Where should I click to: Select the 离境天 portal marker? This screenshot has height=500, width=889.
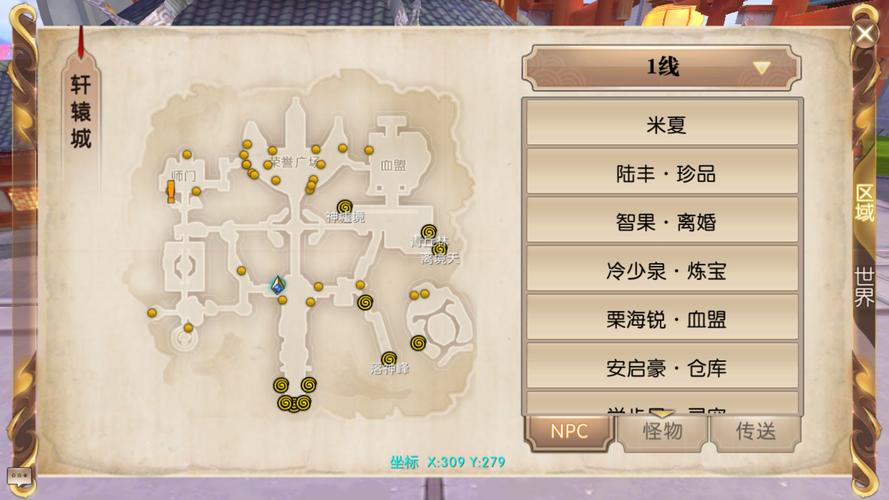tap(440, 249)
